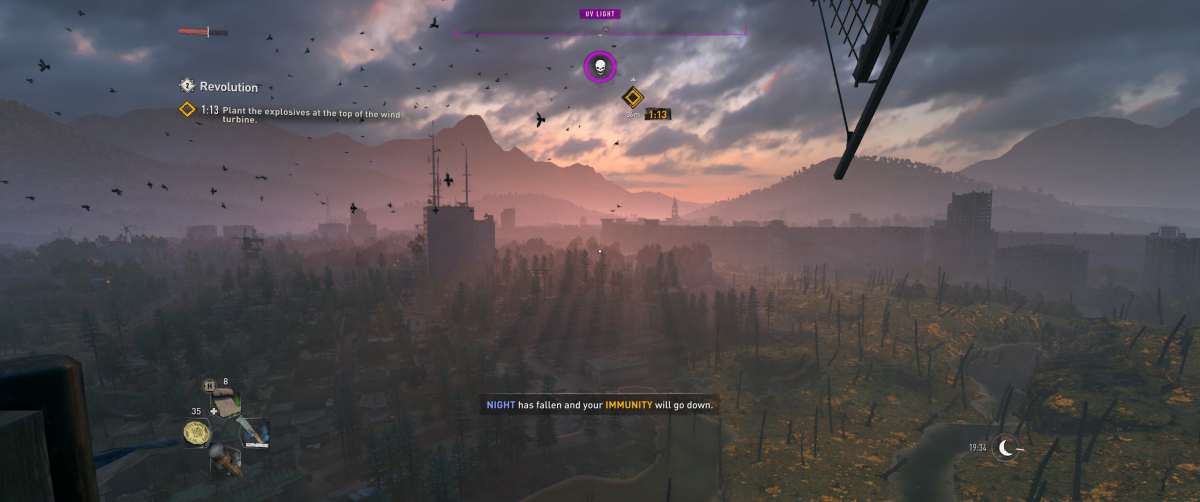Select the yellow diamond objective waypoint marker
This screenshot has width=1200, height=502.
(632, 97)
